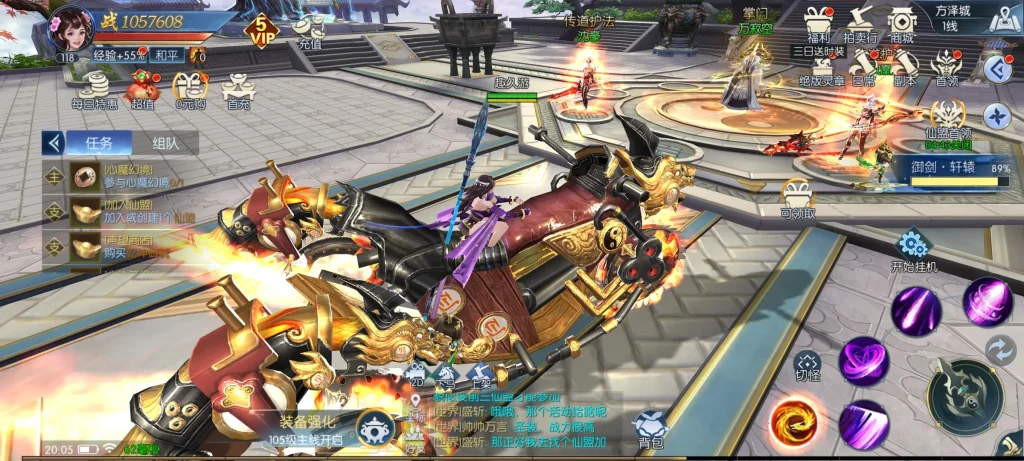Screen dimensions: 1024x461
Task: Open the 充值 recharge icon
Action: click(309, 30)
